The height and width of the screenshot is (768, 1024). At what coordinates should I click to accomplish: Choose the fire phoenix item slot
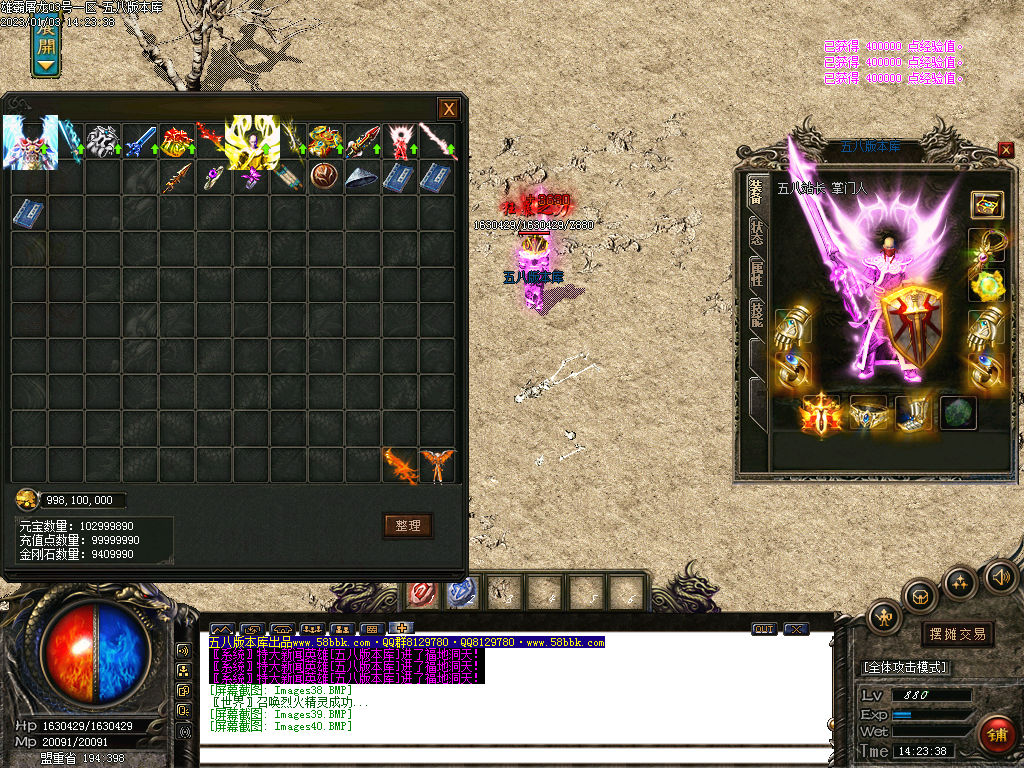pyautogui.click(x=400, y=466)
